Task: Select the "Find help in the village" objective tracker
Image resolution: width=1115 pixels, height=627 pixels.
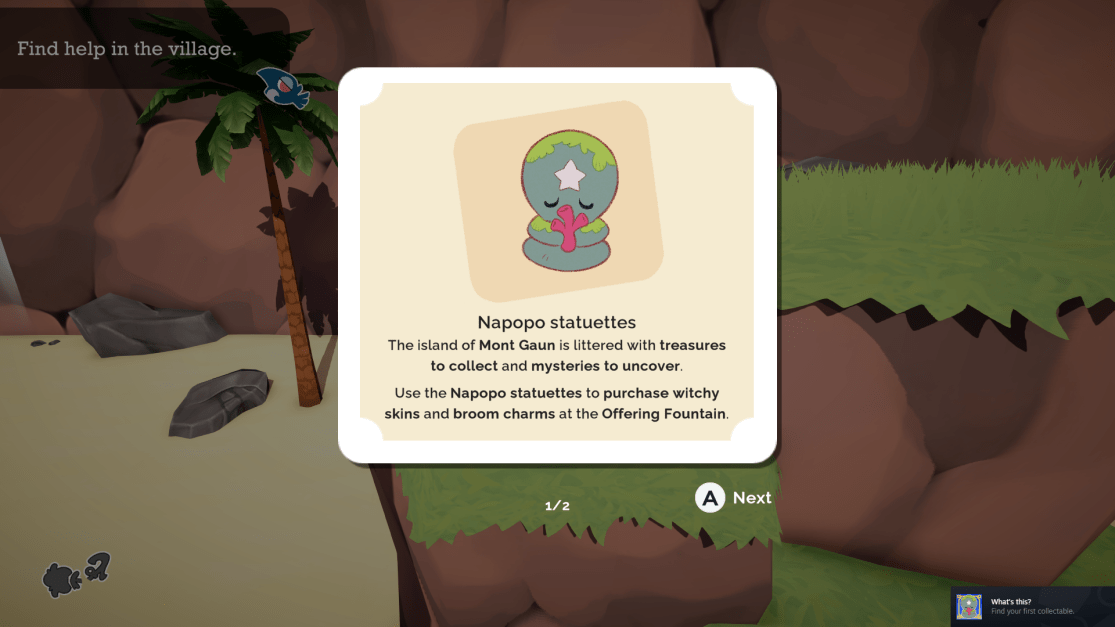Action: (x=127, y=48)
